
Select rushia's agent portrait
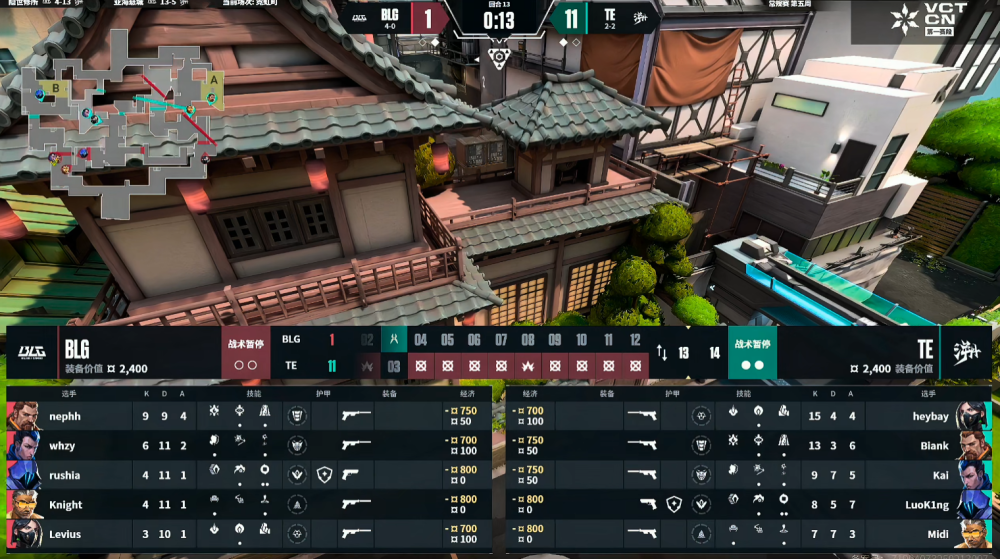[24, 475]
